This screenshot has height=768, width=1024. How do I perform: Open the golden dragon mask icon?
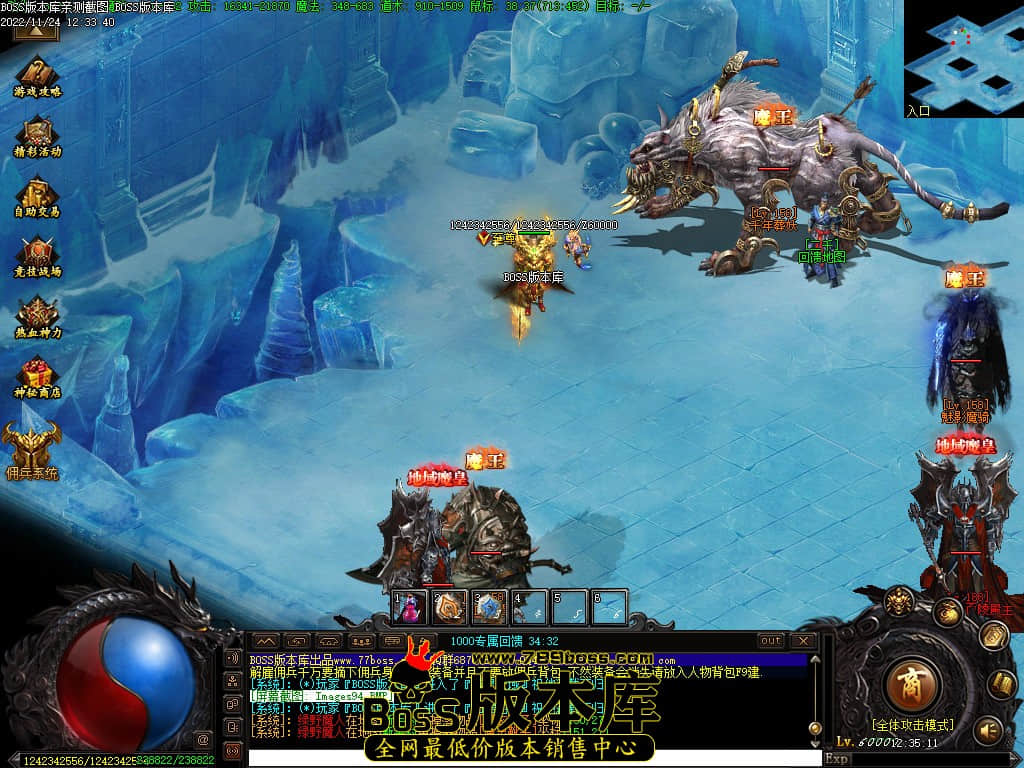pos(899,602)
